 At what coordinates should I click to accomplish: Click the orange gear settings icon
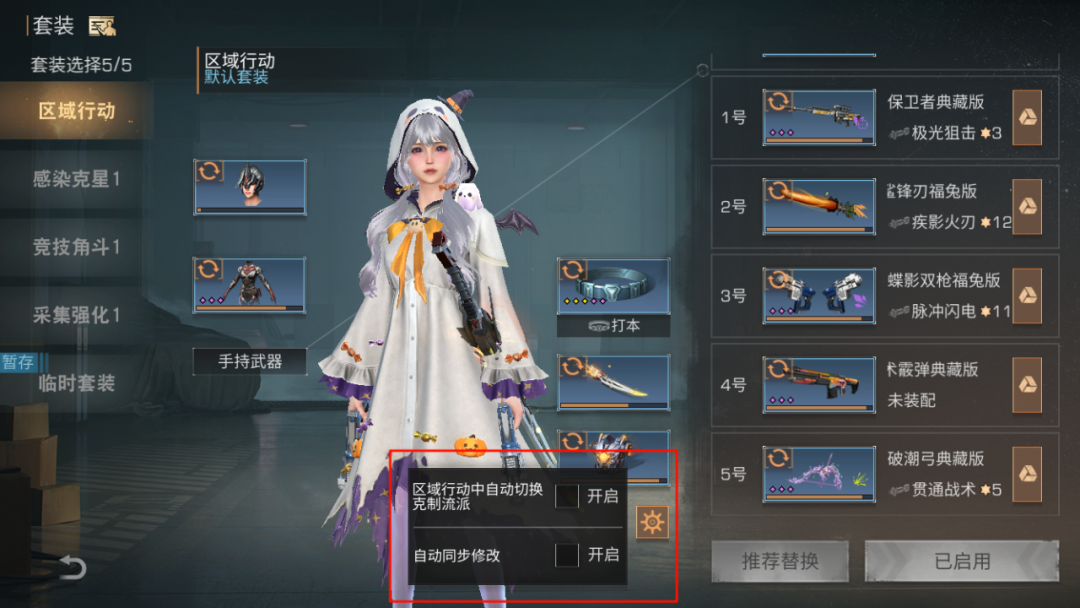pyautogui.click(x=652, y=522)
